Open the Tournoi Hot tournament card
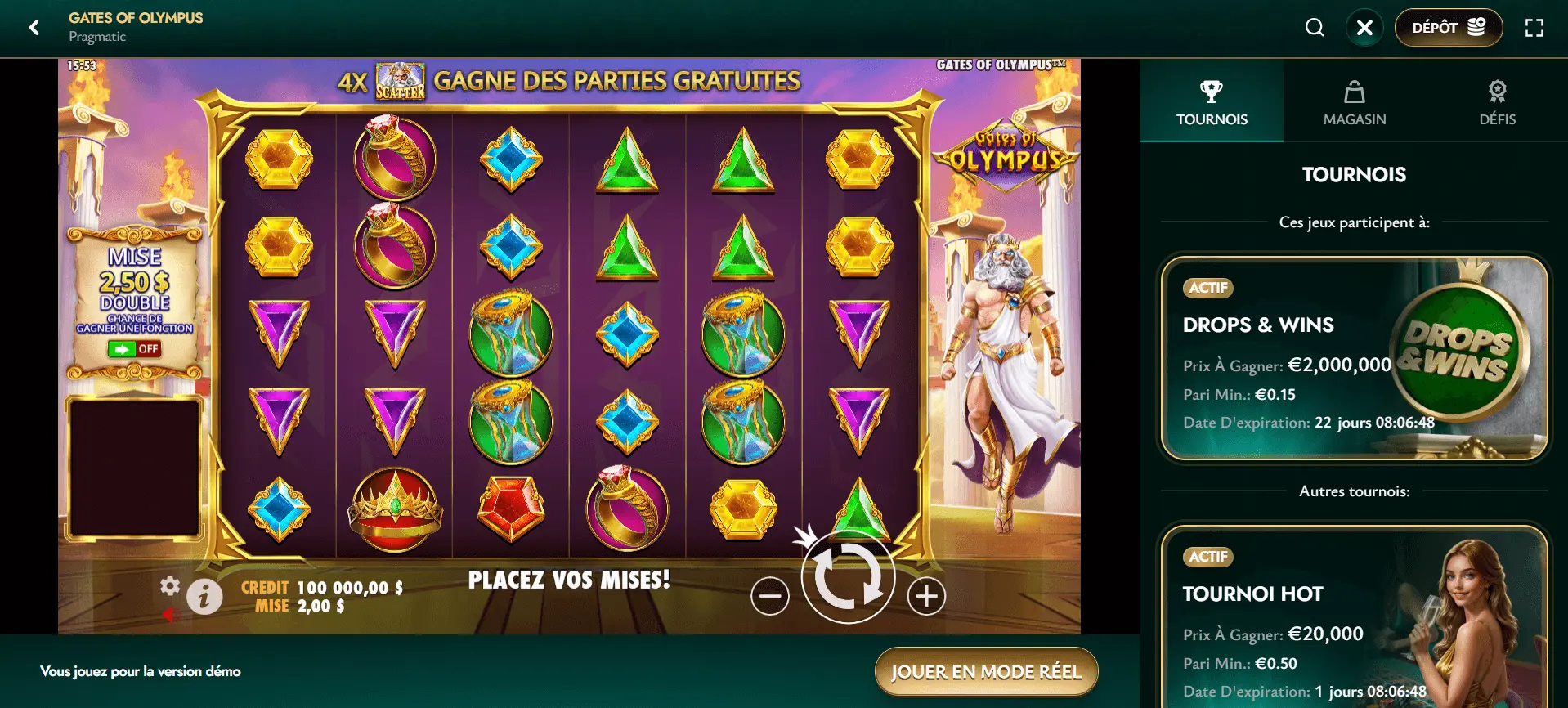This screenshot has height=708, width=1568. coord(1354,621)
